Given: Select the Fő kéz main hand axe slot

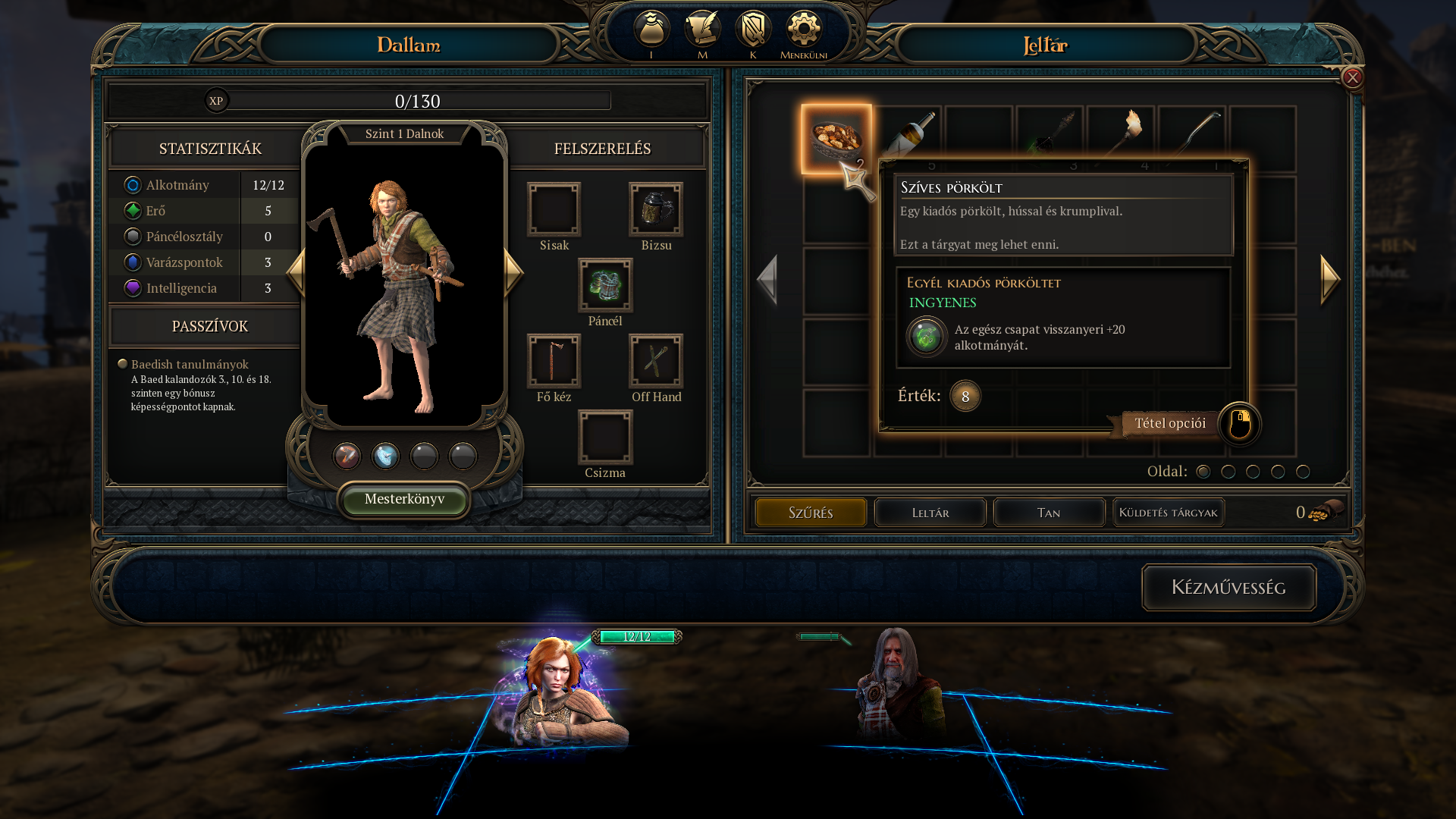Looking at the screenshot, I should [554, 361].
